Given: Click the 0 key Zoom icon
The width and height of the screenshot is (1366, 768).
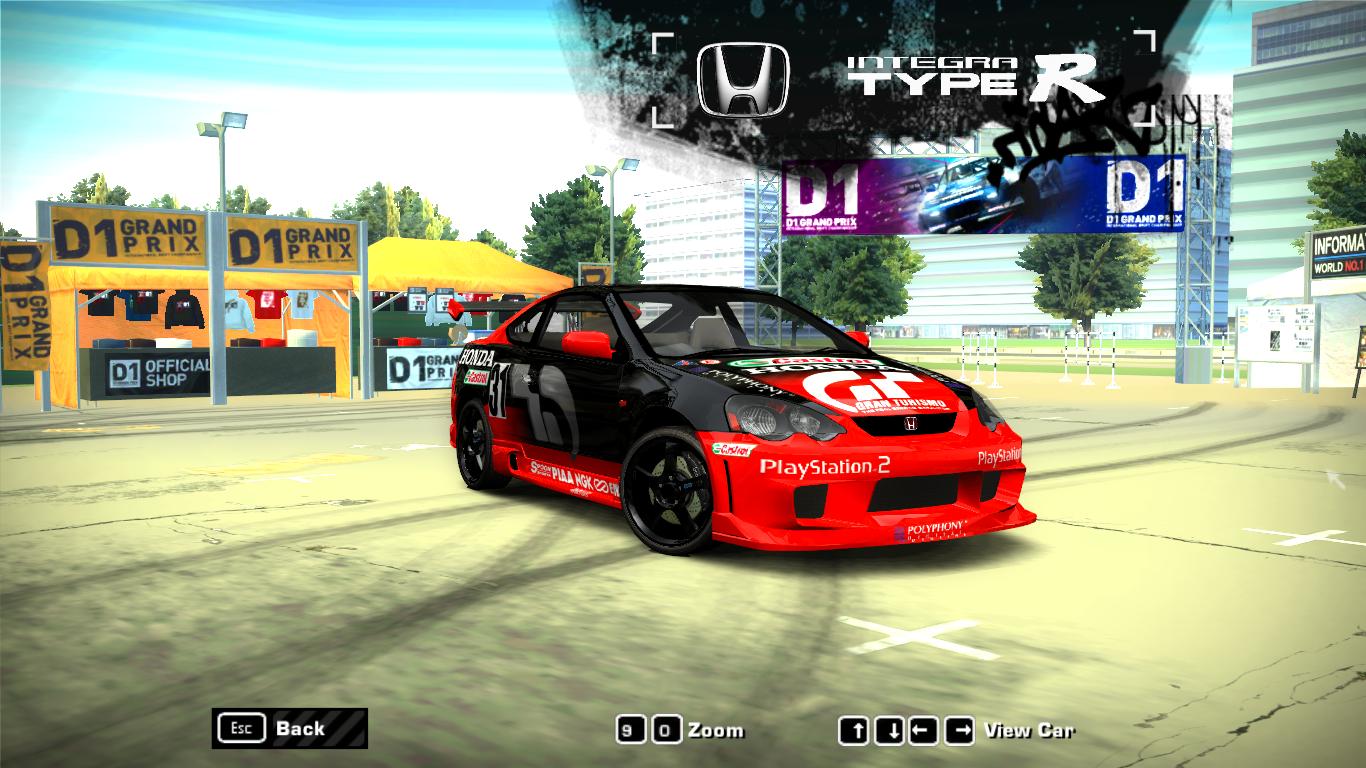Looking at the screenshot, I should [x=666, y=731].
